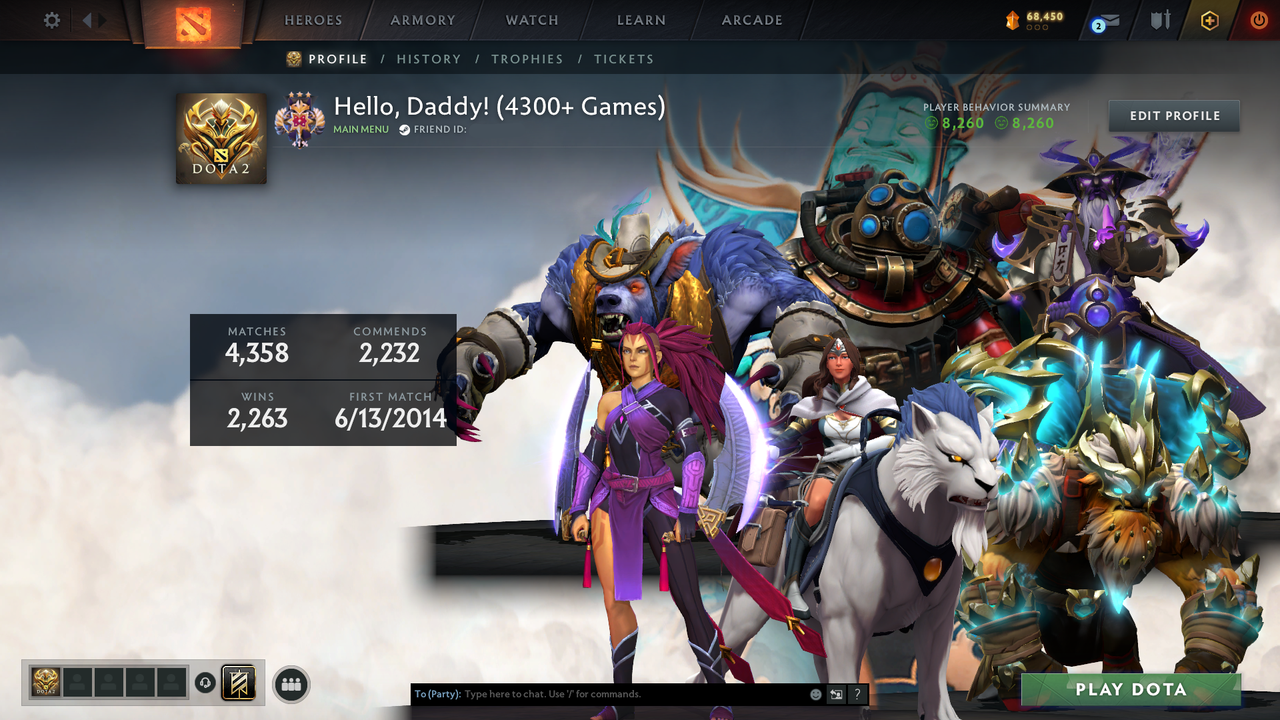The height and width of the screenshot is (720, 1280).
Task: Open help with the question mark icon
Action: (856, 693)
